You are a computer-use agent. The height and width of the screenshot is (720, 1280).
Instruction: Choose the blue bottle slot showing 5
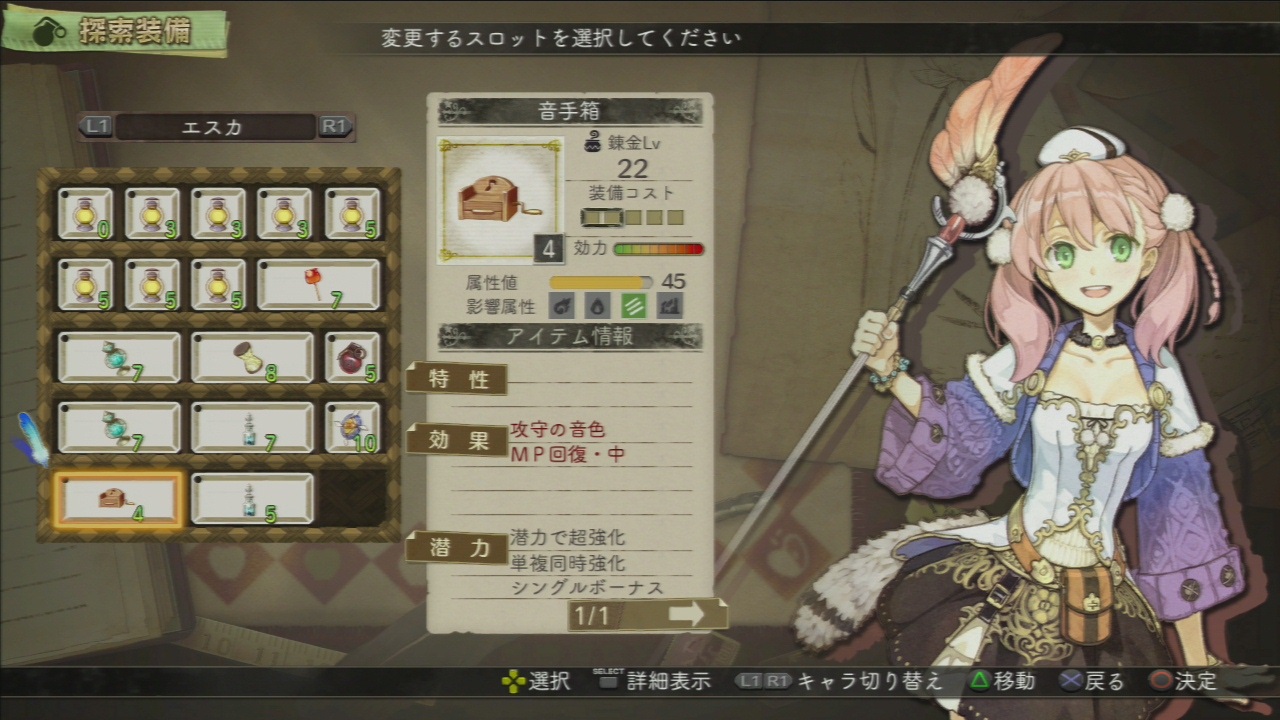click(252, 500)
